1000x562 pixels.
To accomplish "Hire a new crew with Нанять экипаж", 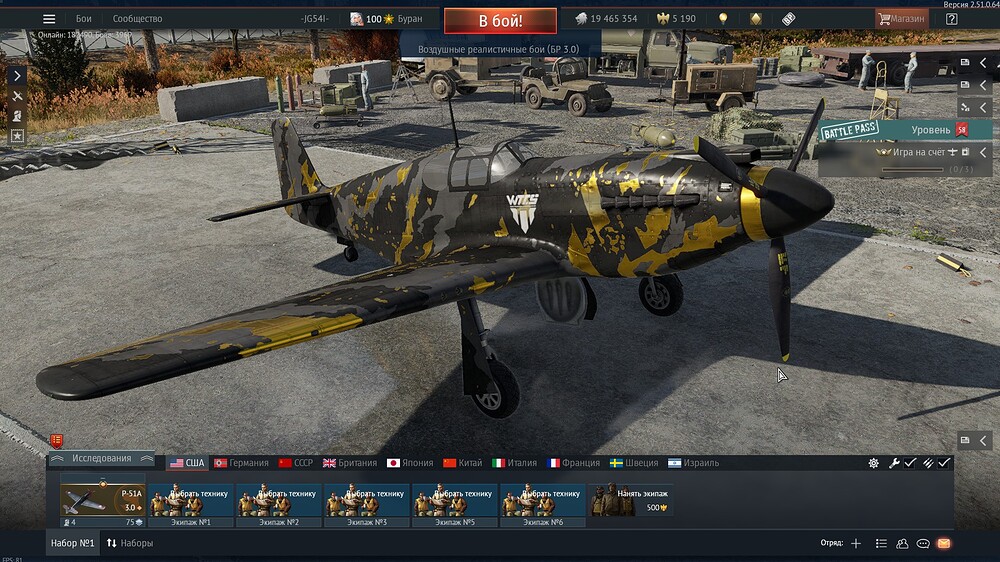I will tap(631, 501).
